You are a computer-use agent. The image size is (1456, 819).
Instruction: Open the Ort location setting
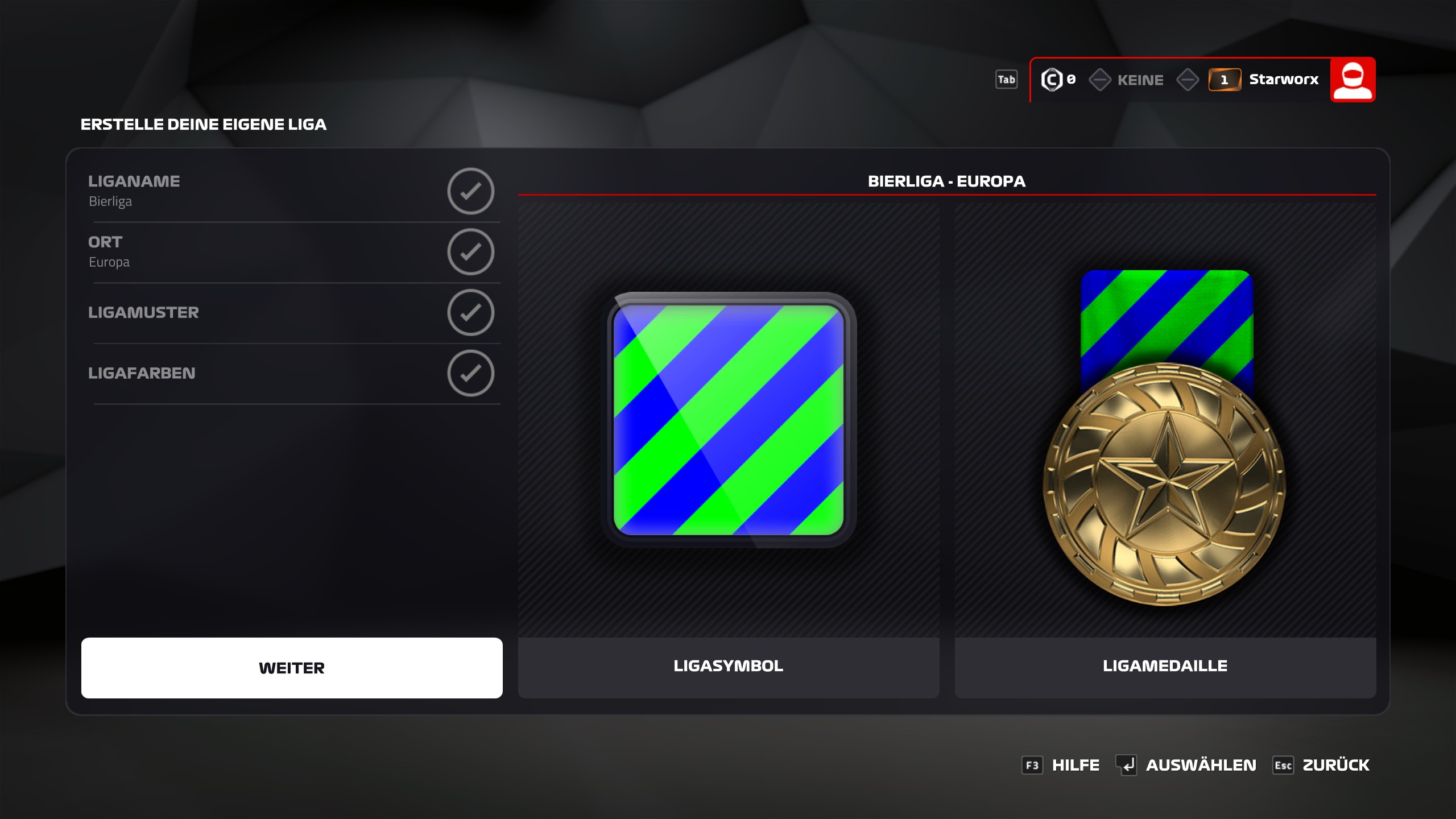click(291, 251)
